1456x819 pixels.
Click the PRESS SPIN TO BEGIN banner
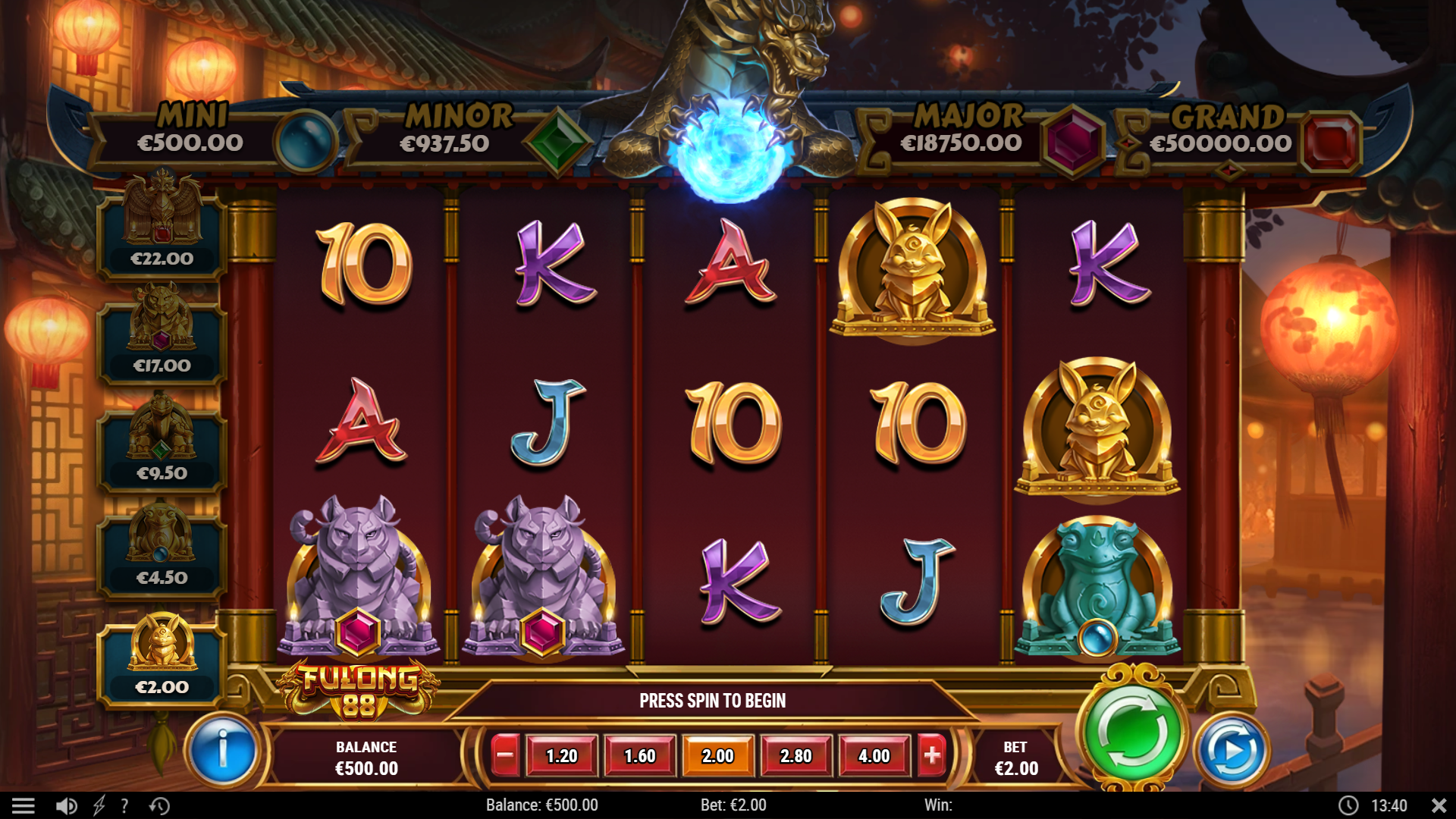coord(713,701)
